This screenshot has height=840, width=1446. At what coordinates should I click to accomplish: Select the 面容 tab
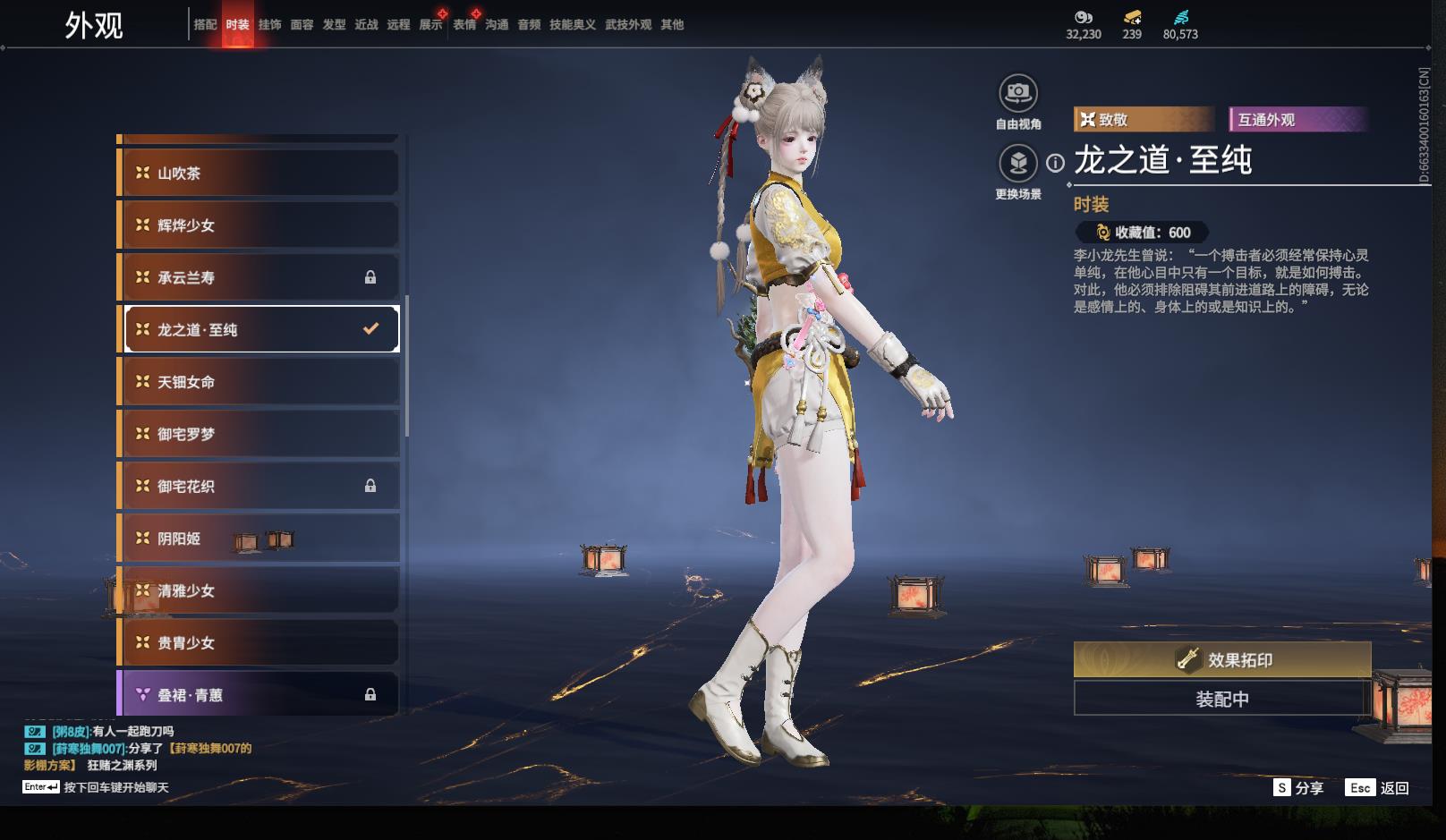[302, 25]
